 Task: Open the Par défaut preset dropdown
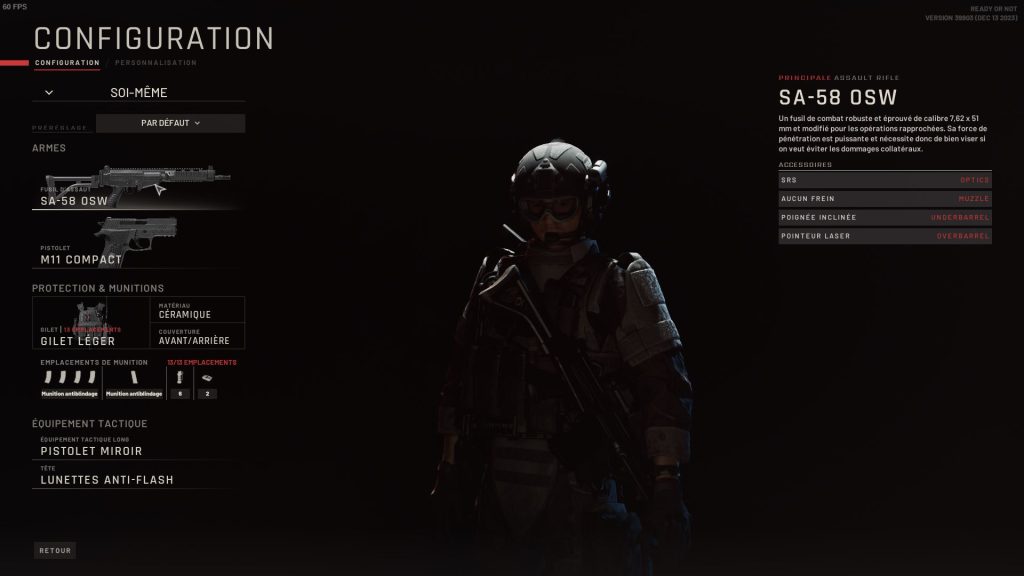pyautogui.click(x=170, y=123)
